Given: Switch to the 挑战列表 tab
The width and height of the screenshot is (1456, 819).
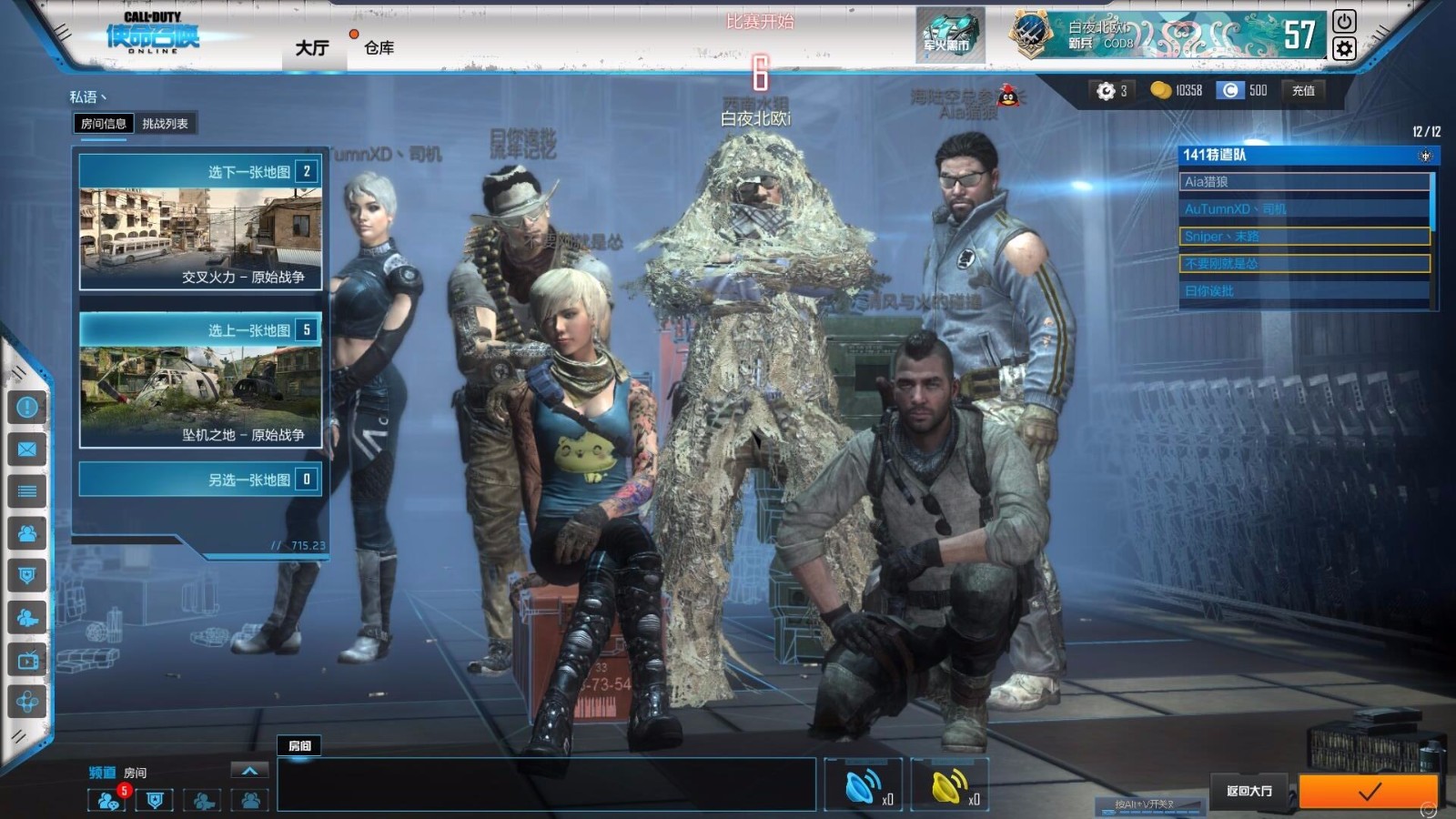Looking at the screenshot, I should 165,124.
